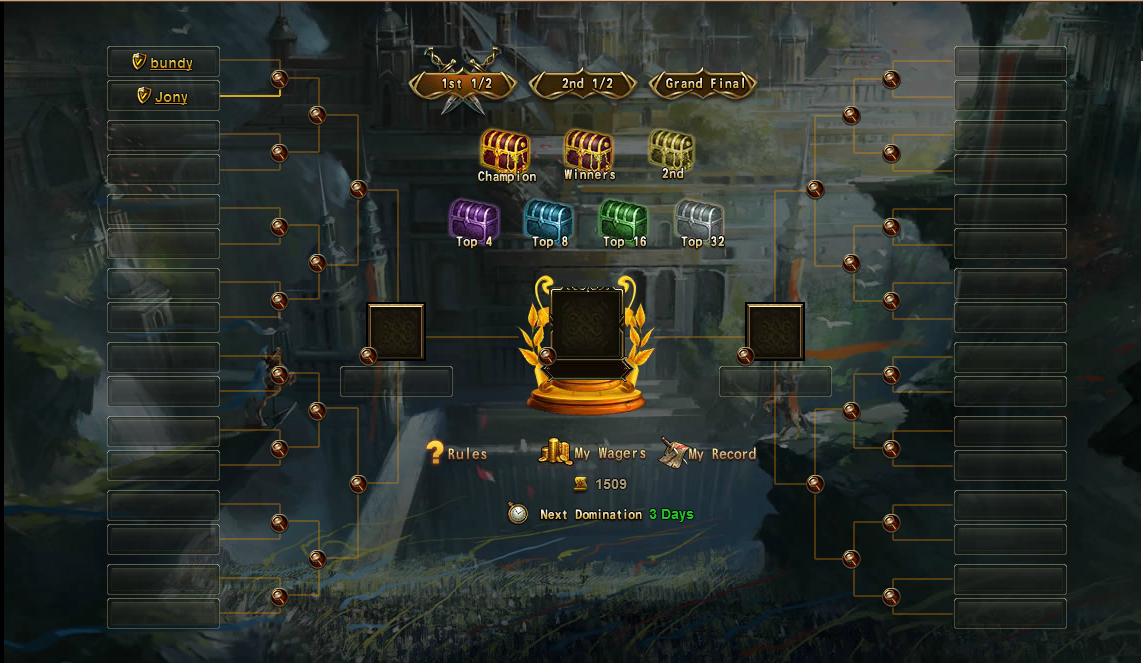The height and width of the screenshot is (663, 1143).
Task: Inspect the magnifier on the center trophy
Action: pos(547,355)
